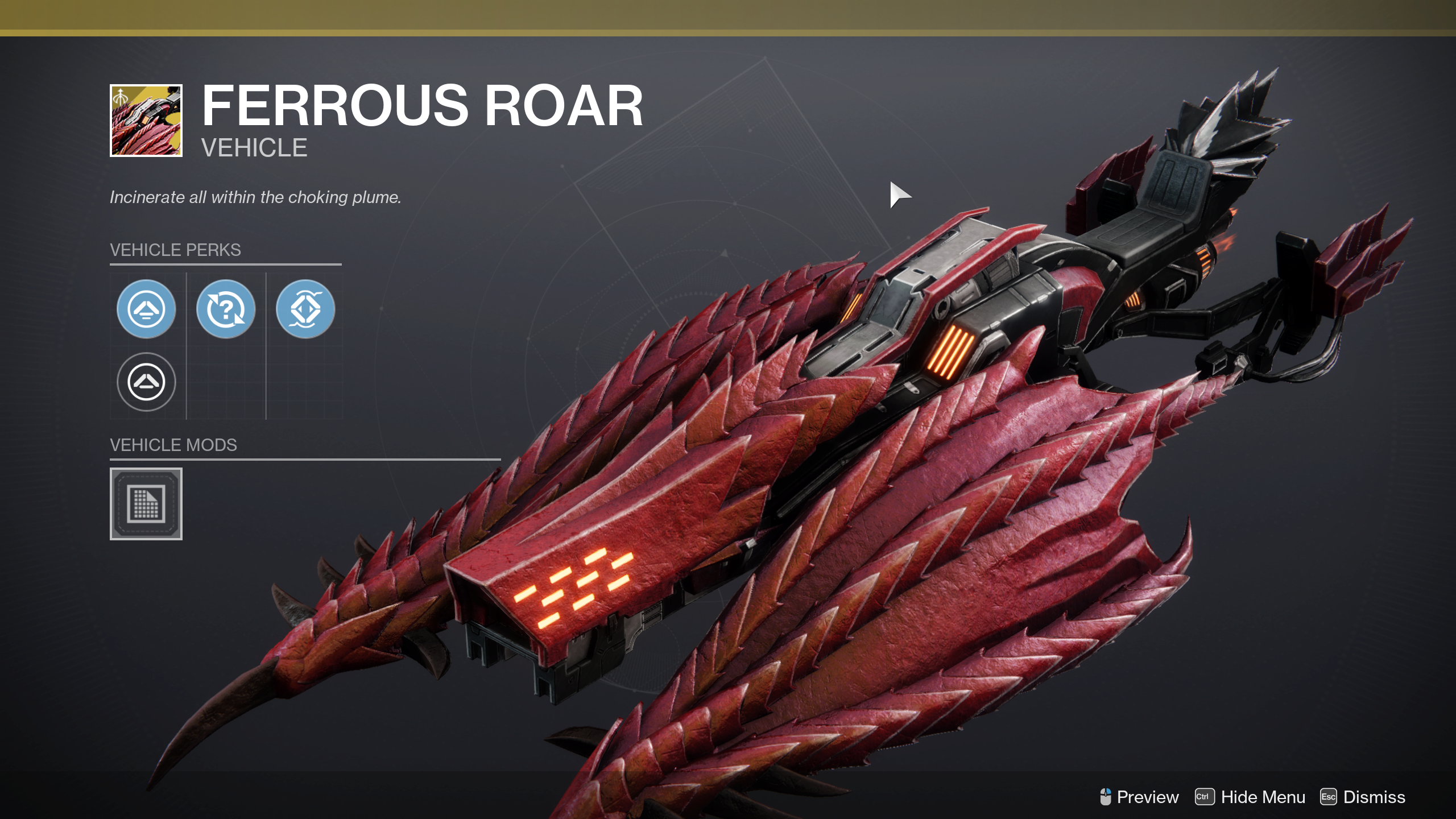Viewport: 1456px width, 819px height.
Task: Hide the menu overlay
Action: pyautogui.click(x=1250, y=797)
